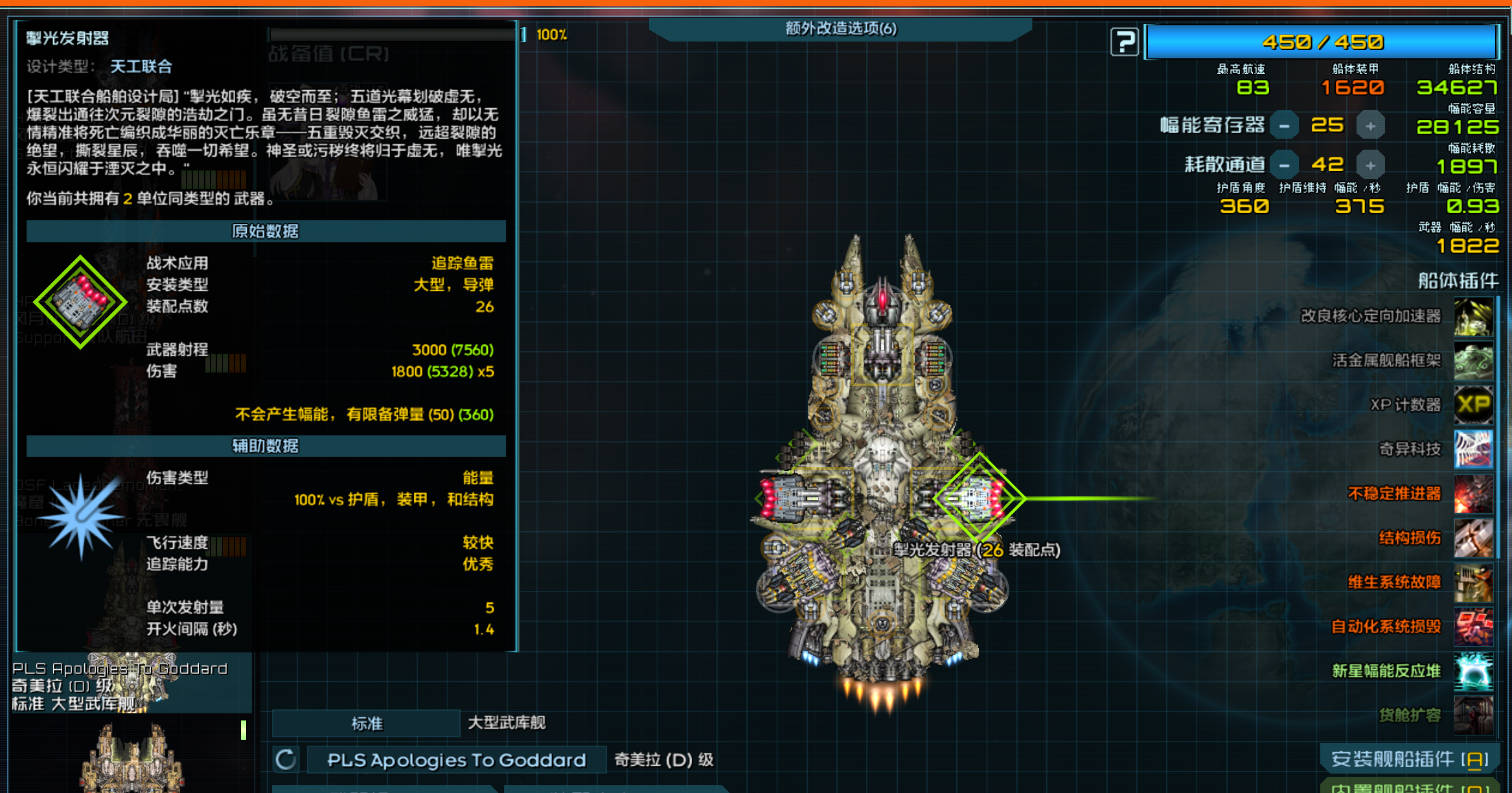
Task: Expand the 船体插件 list header
Action: 1460,281
